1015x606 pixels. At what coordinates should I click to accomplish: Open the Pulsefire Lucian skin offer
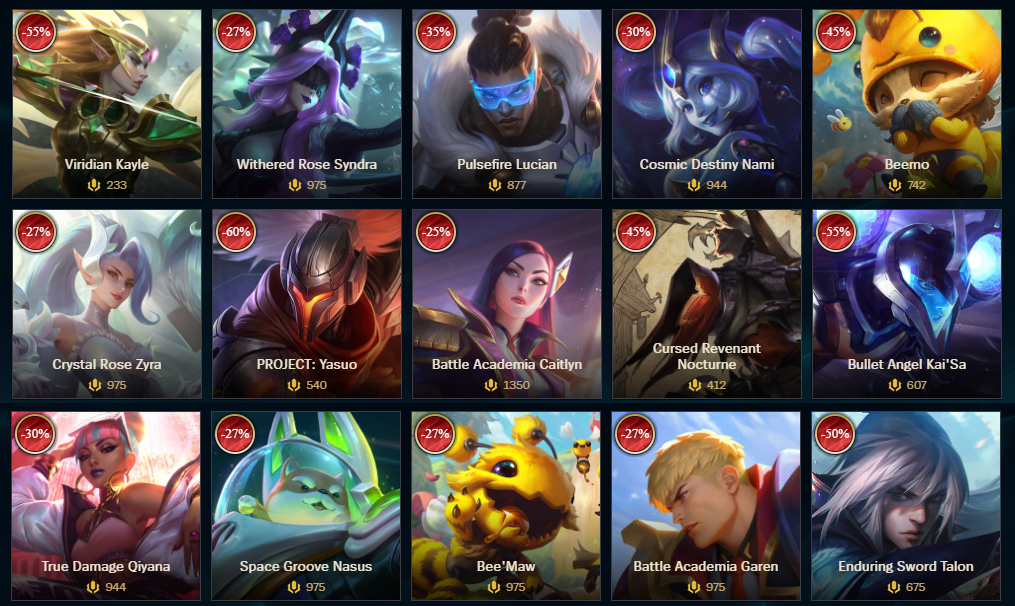[507, 104]
